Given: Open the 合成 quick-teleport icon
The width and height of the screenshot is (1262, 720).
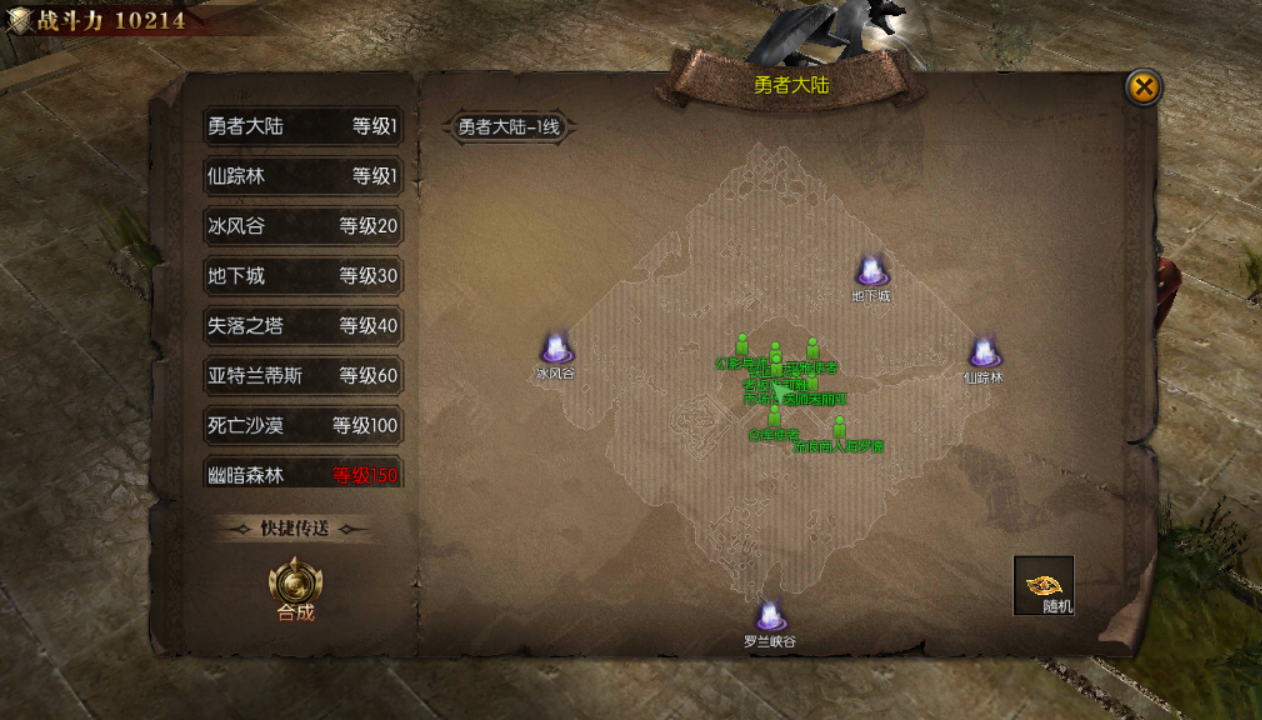Looking at the screenshot, I should 296,585.
